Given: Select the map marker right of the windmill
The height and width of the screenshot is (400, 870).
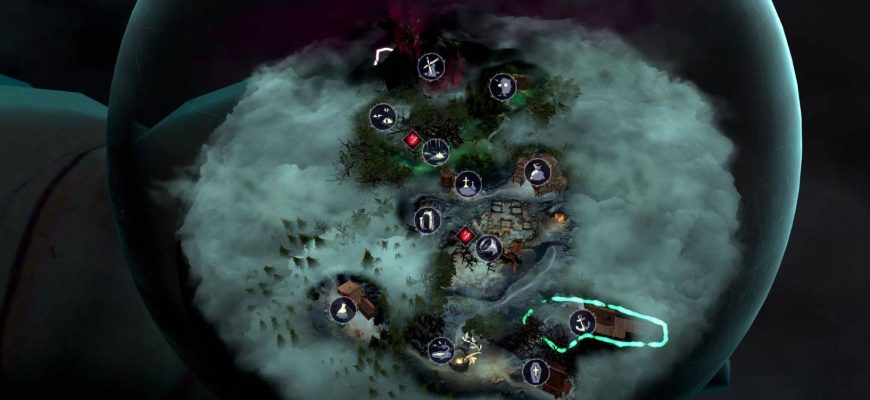Looking at the screenshot, I should (502, 87).
